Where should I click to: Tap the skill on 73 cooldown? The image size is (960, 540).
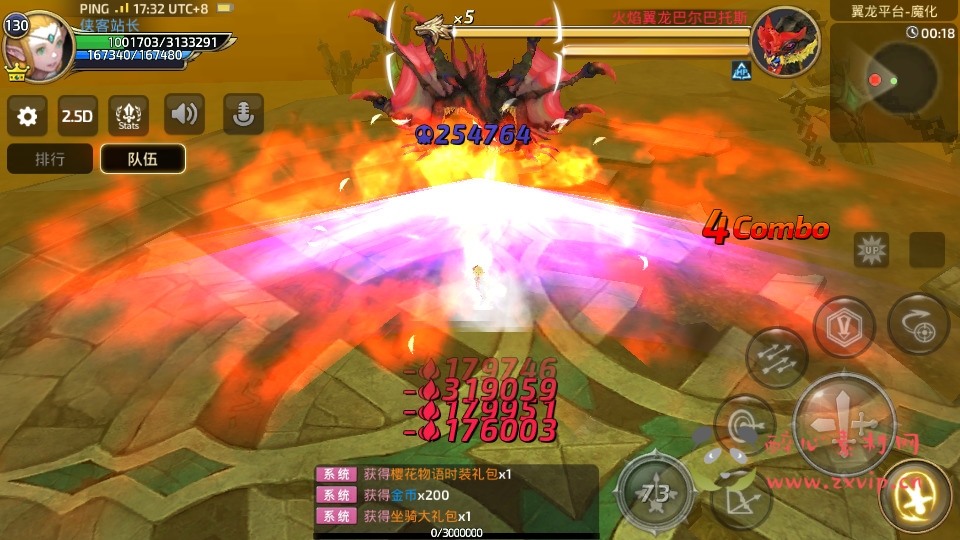(x=655, y=492)
